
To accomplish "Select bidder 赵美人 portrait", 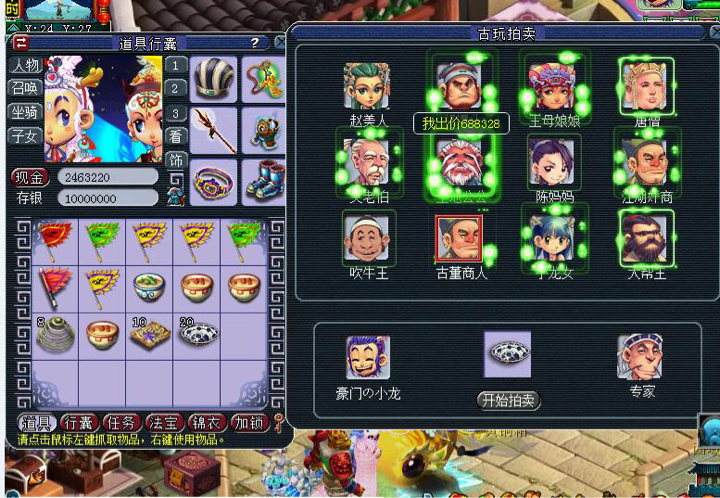I will (366, 87).
